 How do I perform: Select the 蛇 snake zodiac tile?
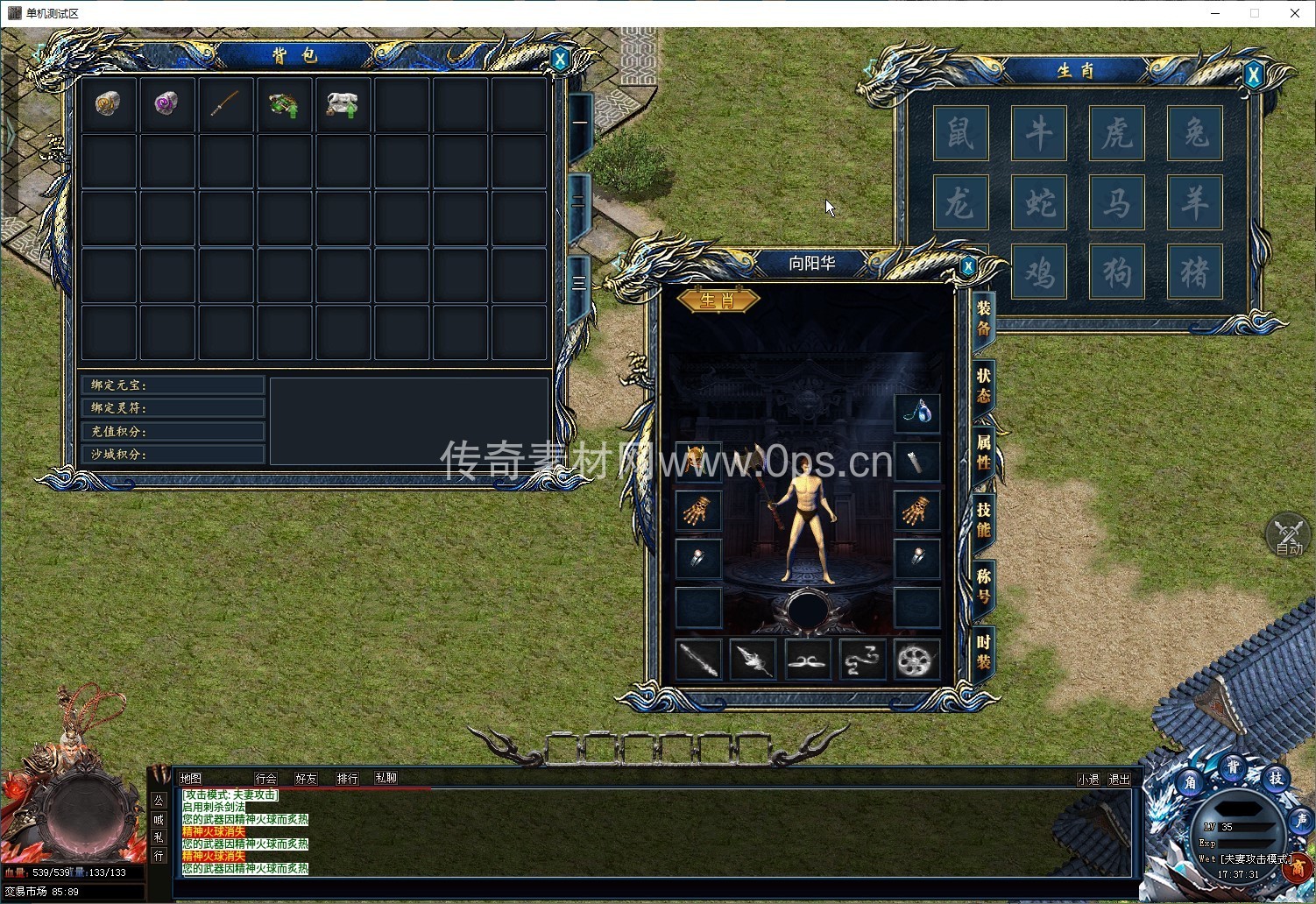pyautogui.click(x=1039, y=203)
